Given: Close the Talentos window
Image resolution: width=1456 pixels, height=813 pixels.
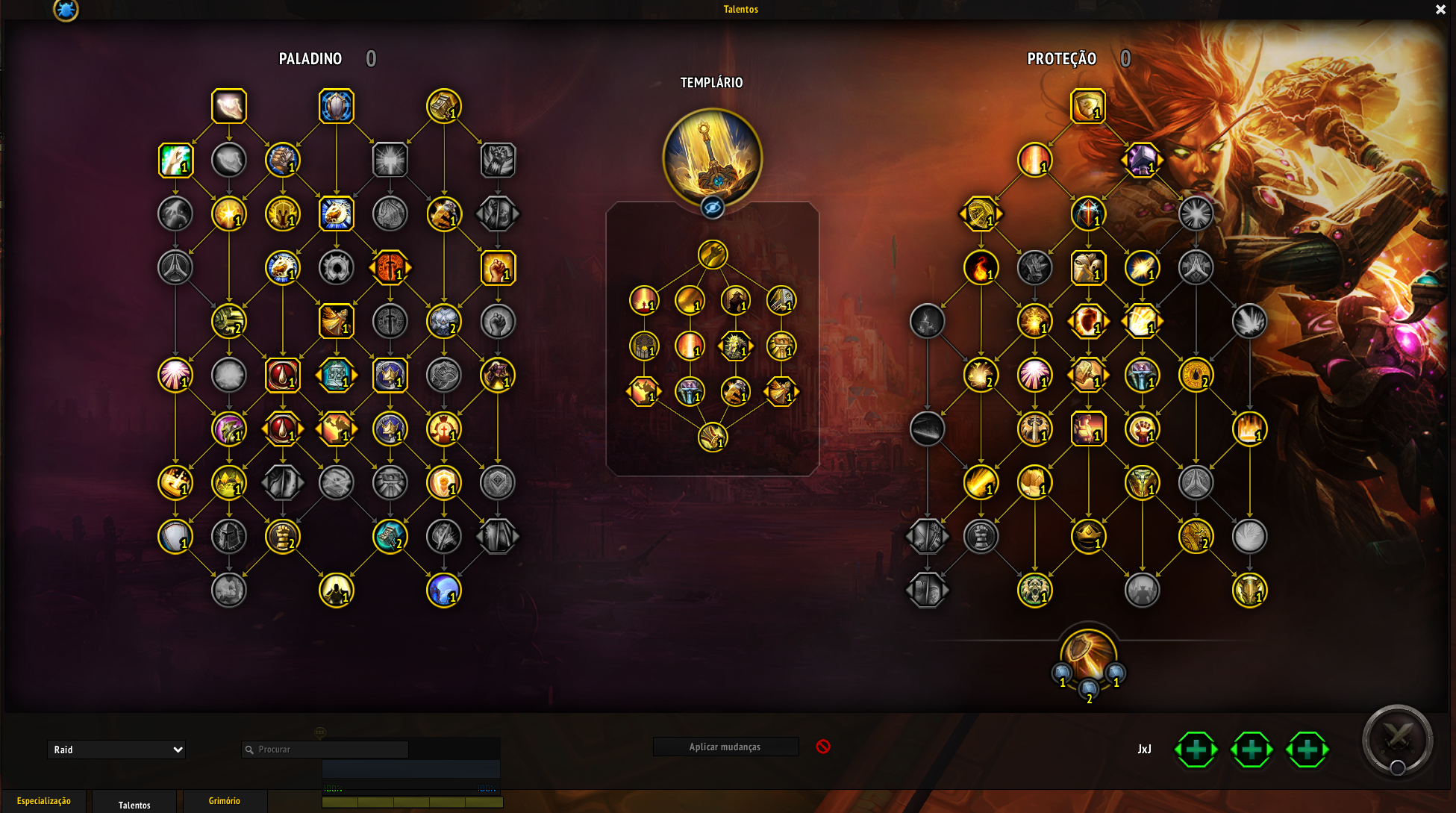Looking at the screenshot, I should click(x=1440, y=10).
